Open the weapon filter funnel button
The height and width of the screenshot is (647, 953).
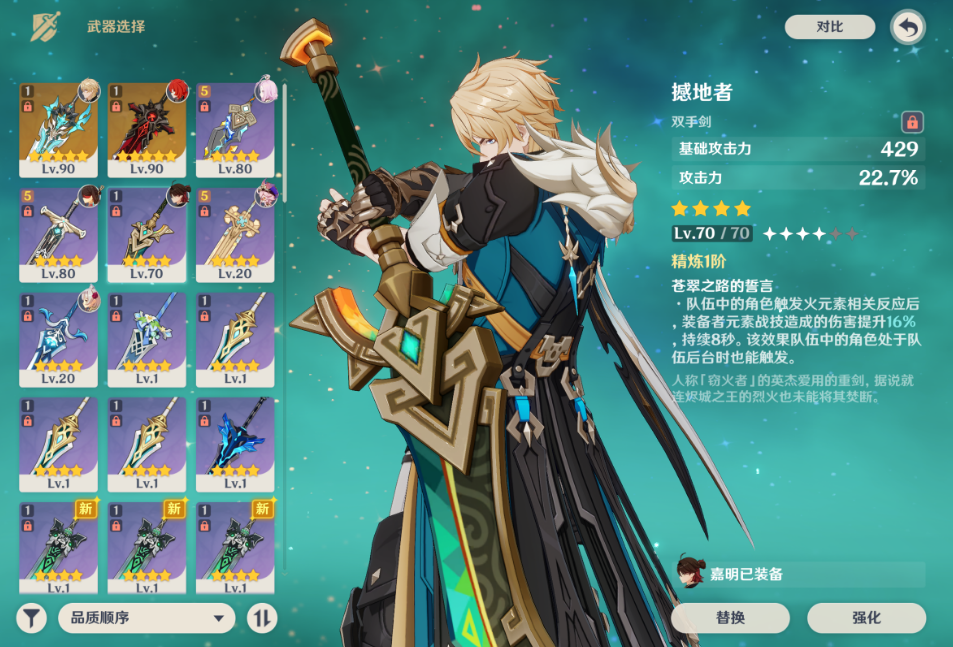click(32, 618)
